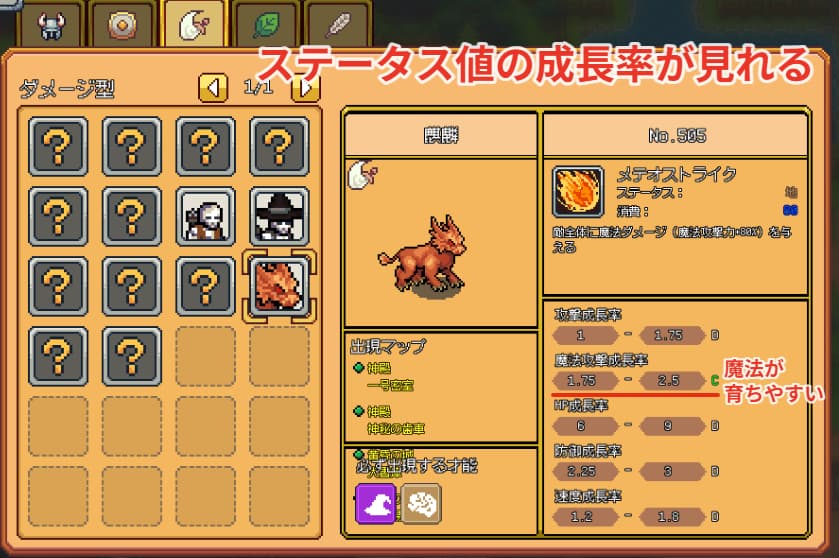
Task: Select the white-haired character tile
Action: 205,217
